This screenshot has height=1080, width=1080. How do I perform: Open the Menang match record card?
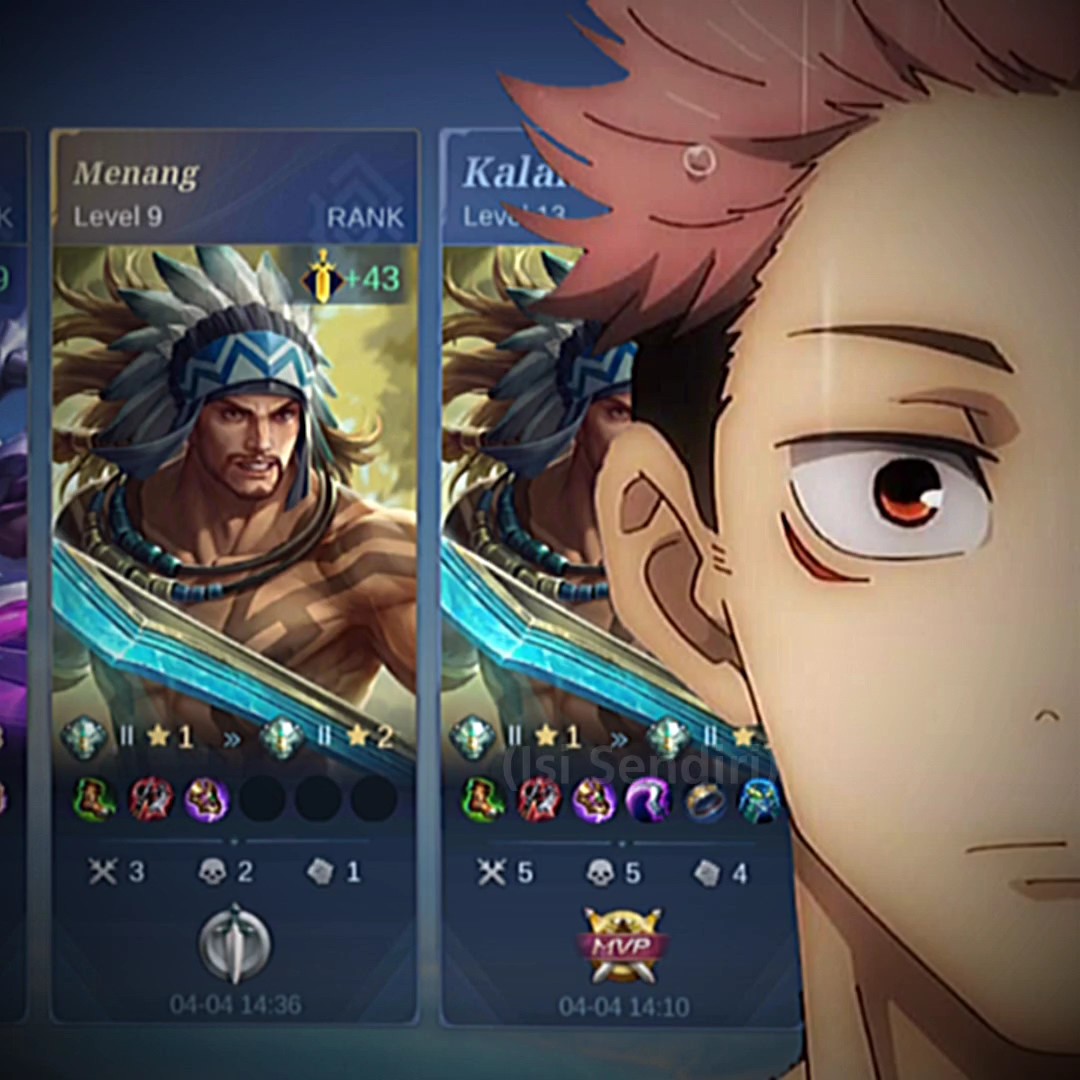[234, 500]
